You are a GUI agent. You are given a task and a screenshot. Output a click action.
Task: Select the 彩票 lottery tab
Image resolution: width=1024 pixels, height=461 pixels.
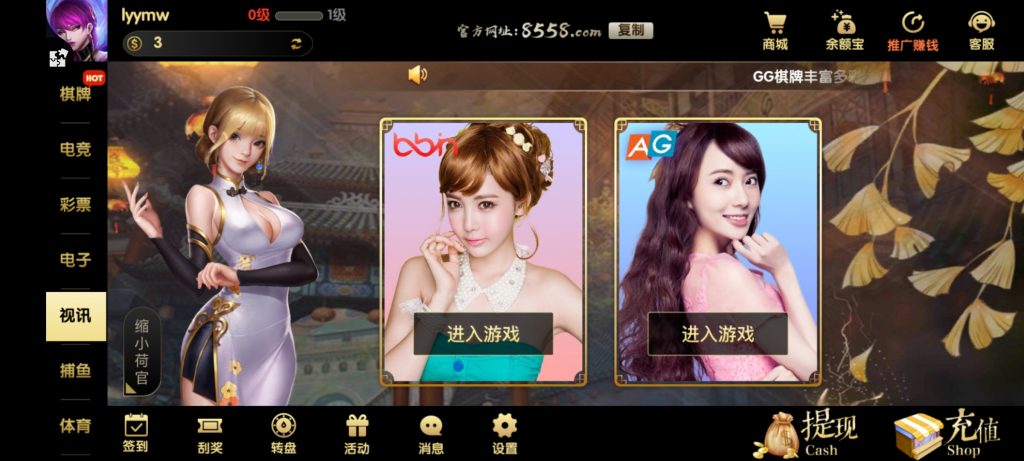pyautogui.click(x=75, y=204)
